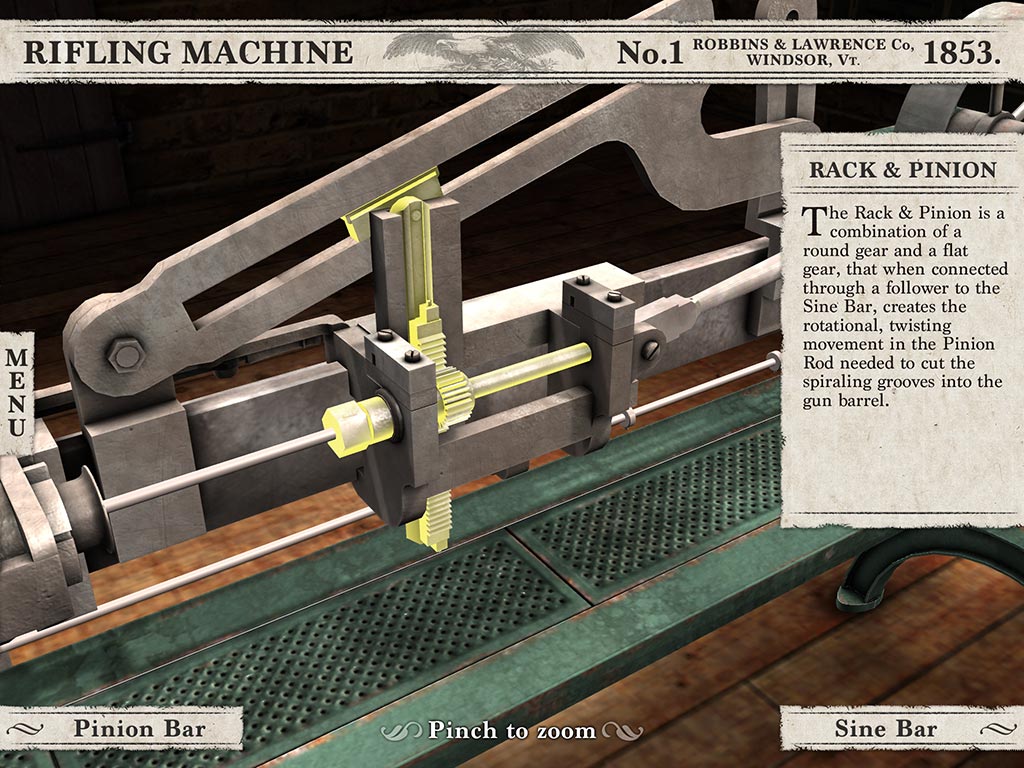Go to the Sine Bar page
Image resolution: width=1024 pixels, height=768 pixels.
[x=886, y=728]
